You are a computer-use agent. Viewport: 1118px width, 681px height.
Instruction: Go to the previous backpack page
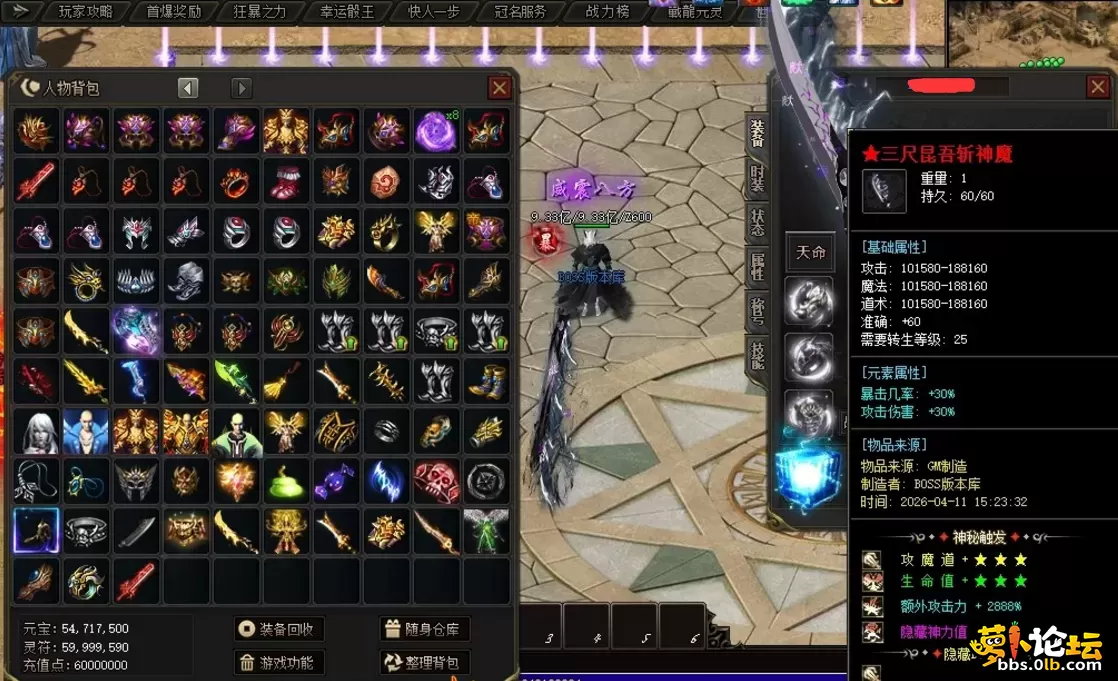tap(188, 88)
